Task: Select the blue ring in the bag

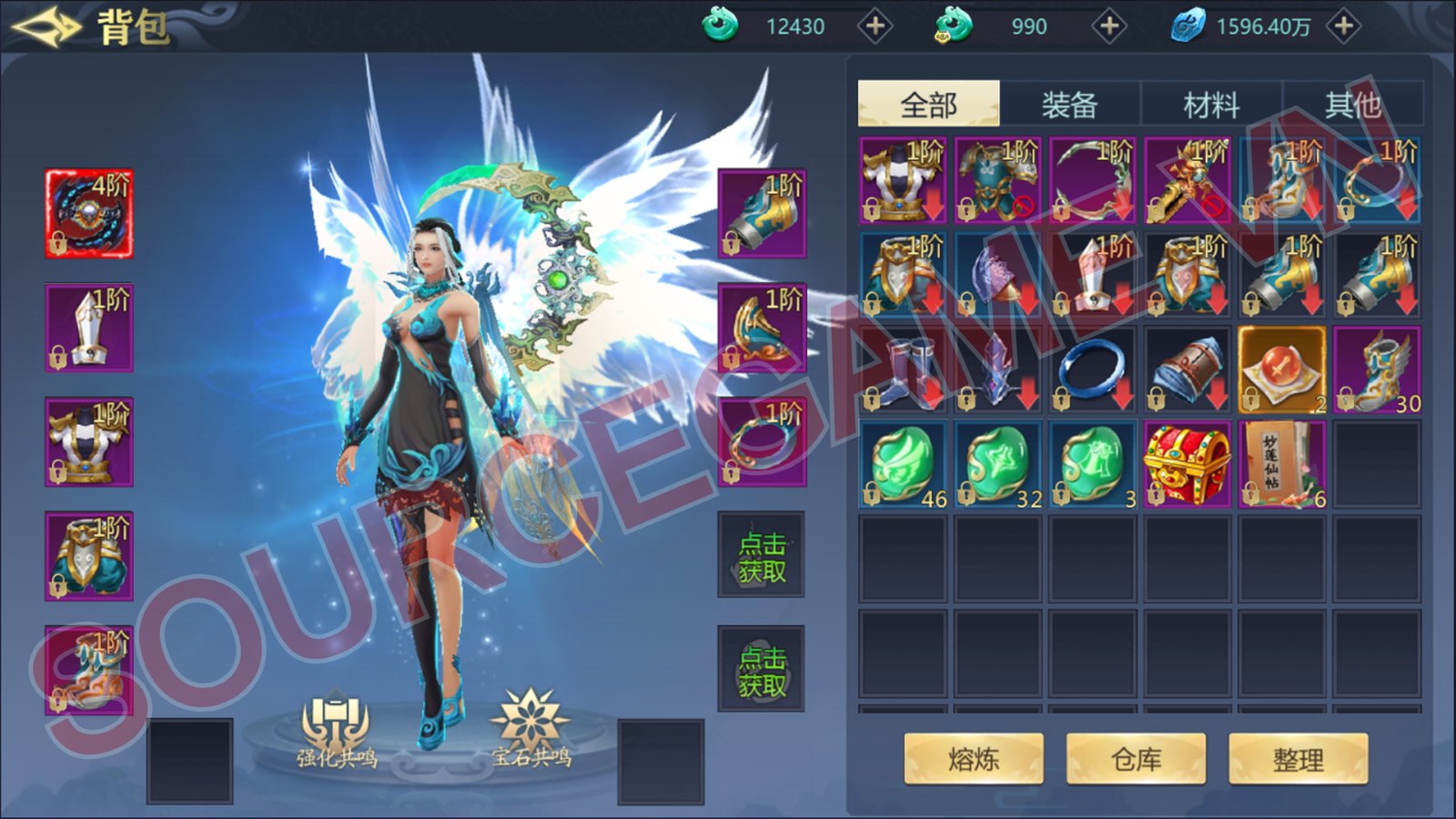Action: (x=1092, y=369)
